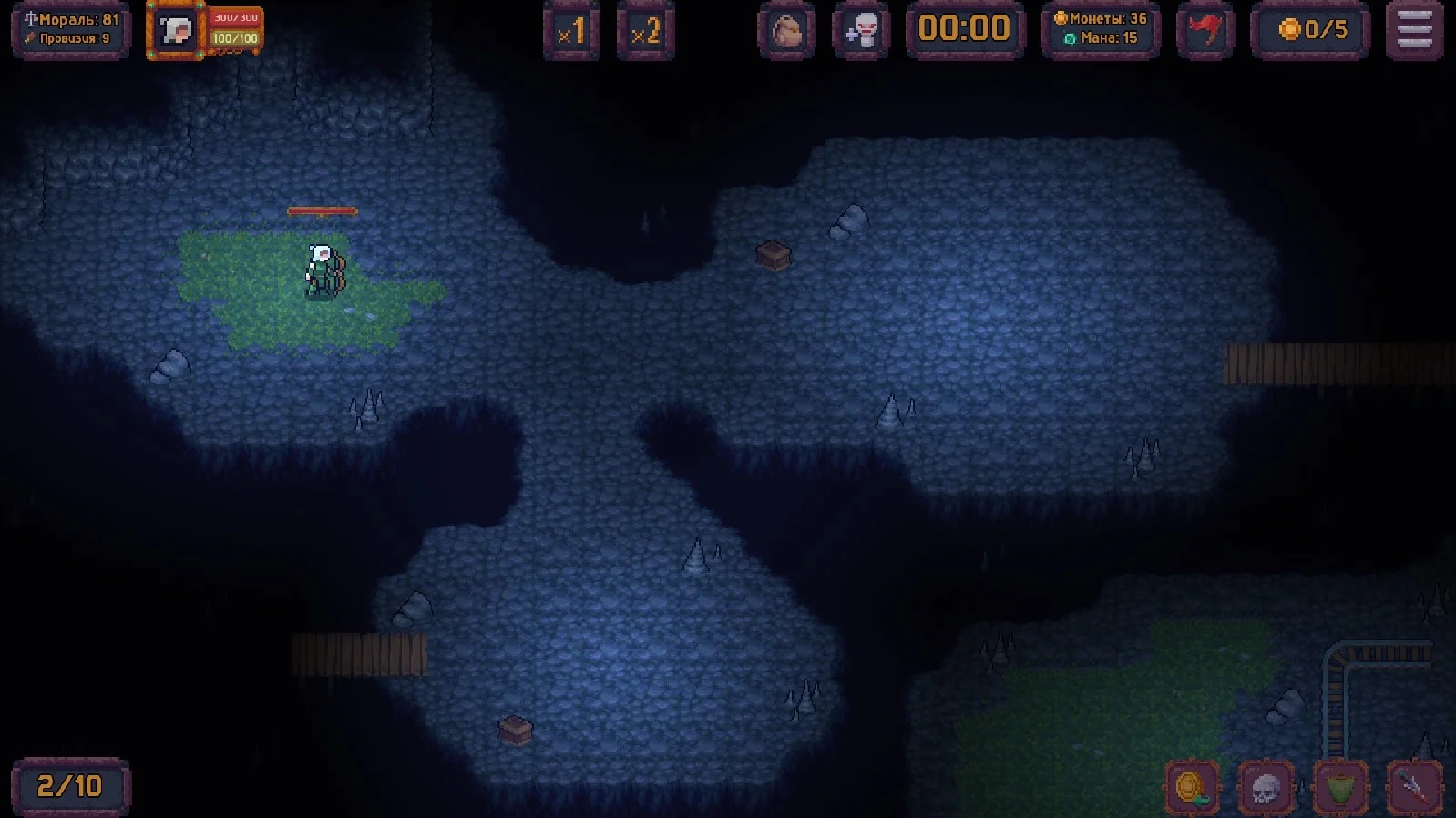Open the hamburger menu
1456x818 pixels.
coord(1414,31)
